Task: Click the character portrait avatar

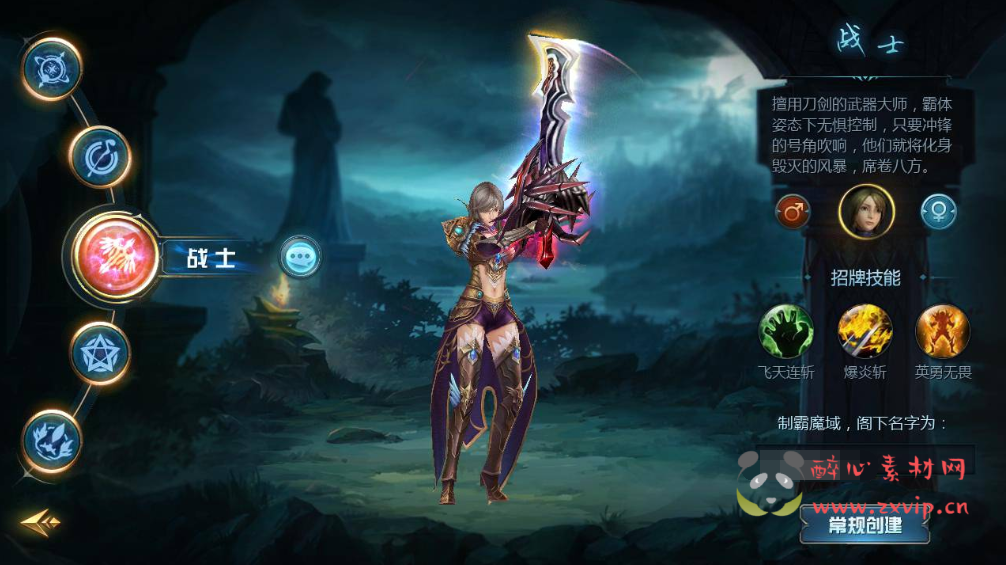Action: pyautogui.click(x=866, y=212)
